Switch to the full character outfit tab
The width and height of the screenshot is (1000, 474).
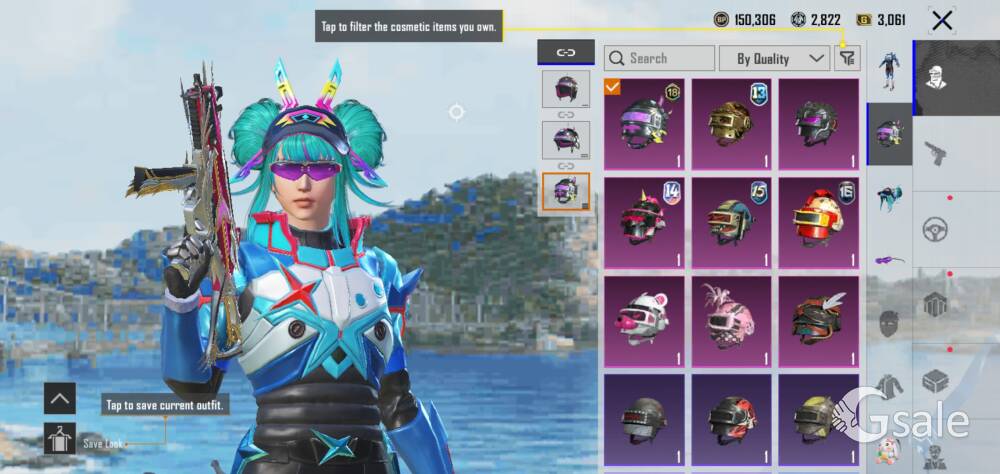[x=889, y=69]
